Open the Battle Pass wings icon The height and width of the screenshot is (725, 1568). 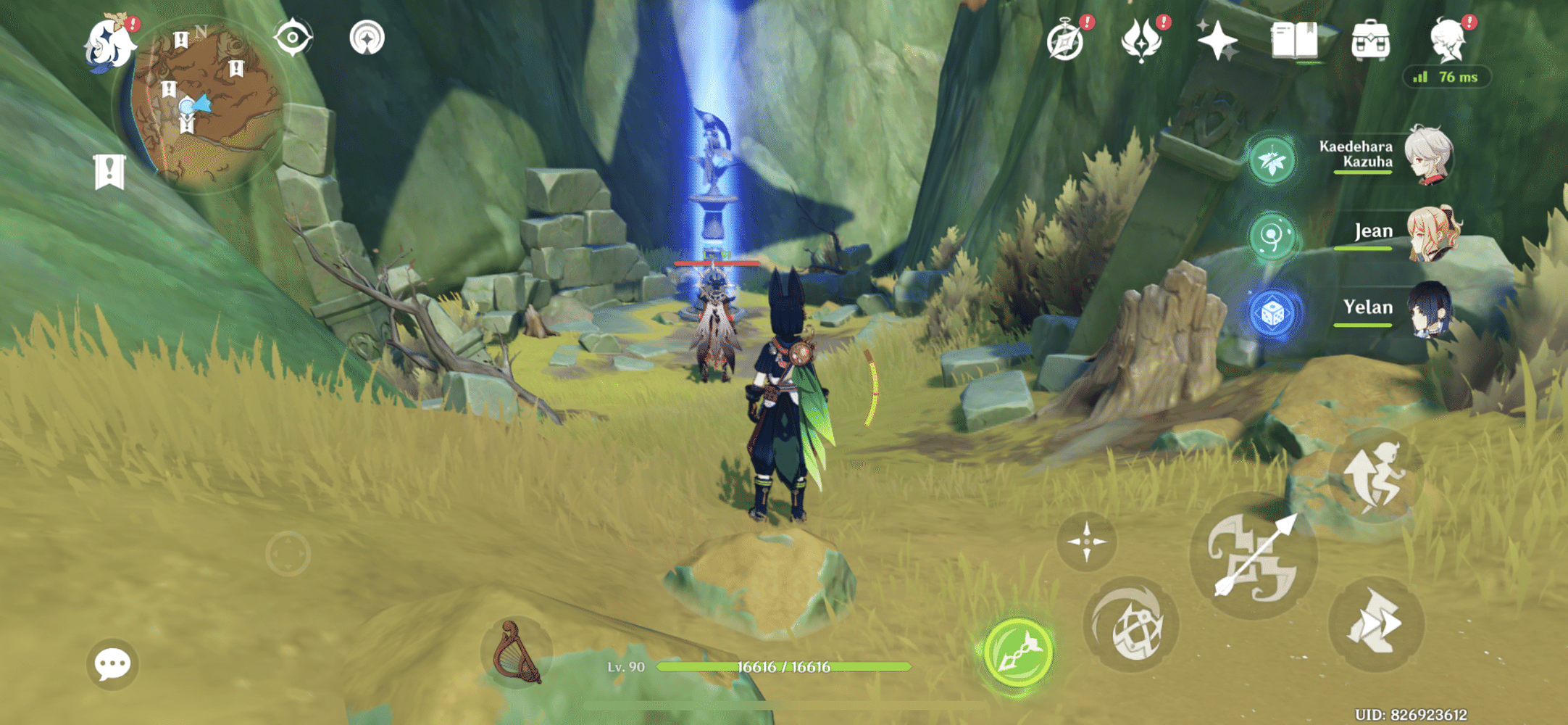pyautogui.click(x=1143, y=41)
